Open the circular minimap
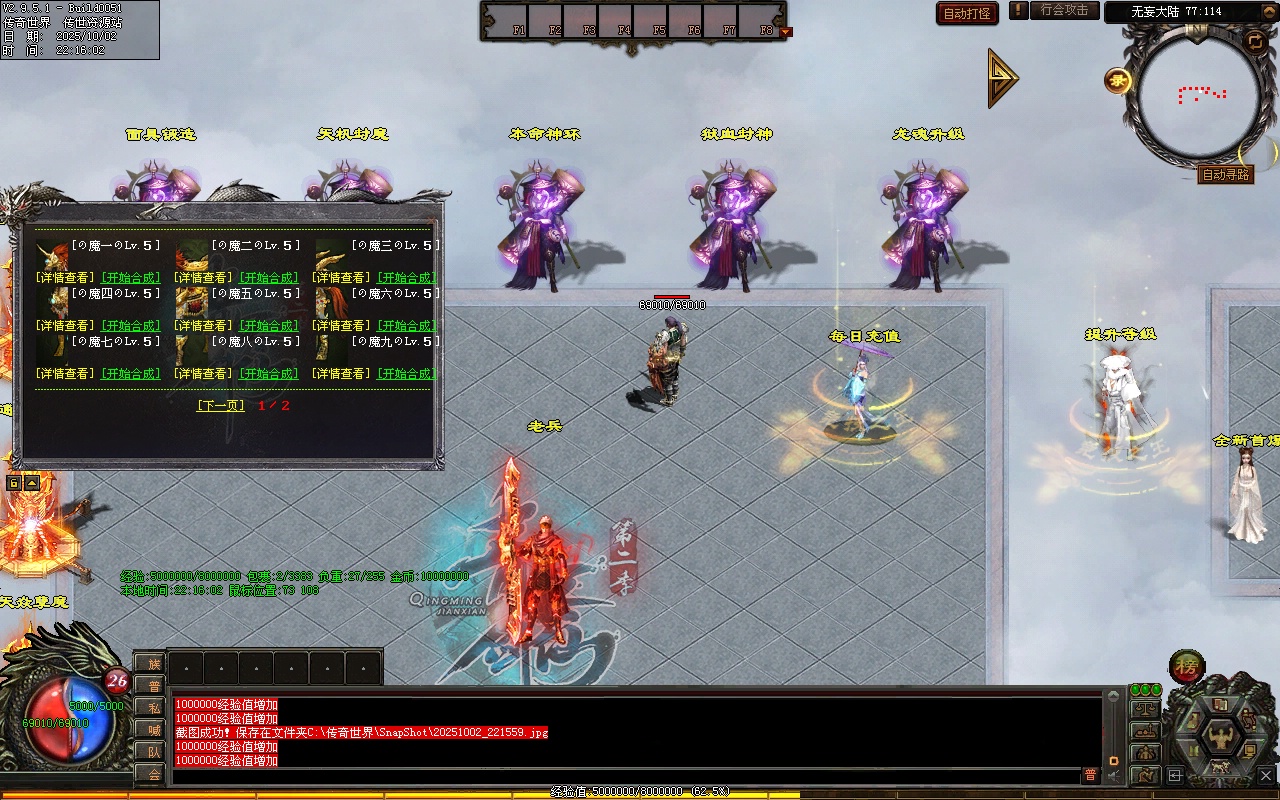The width and height of the screenshot is (1280, 800). tap(1200, 95)
